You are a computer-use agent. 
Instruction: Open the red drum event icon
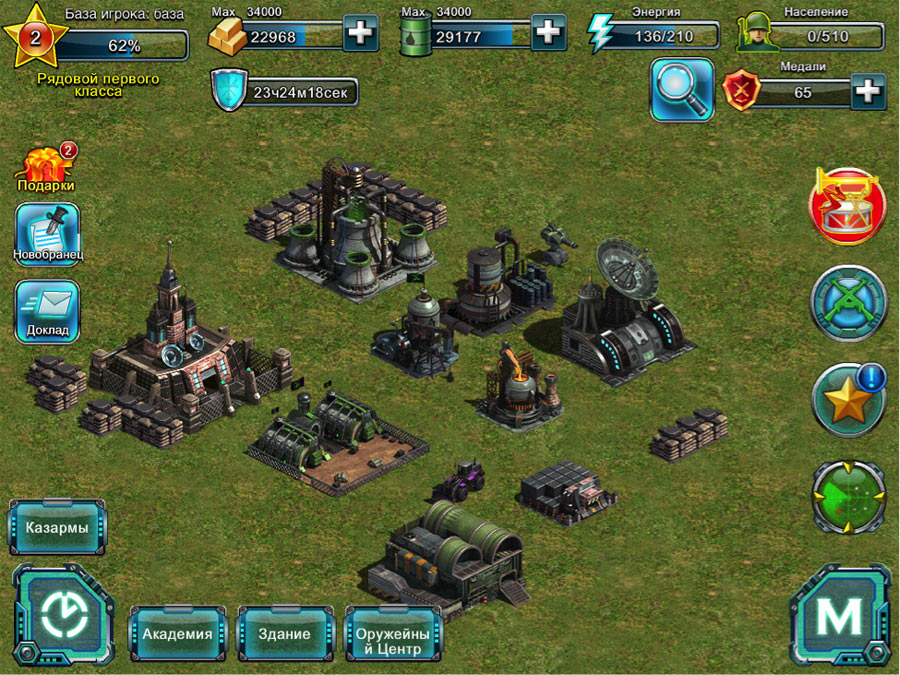point(848,205)
